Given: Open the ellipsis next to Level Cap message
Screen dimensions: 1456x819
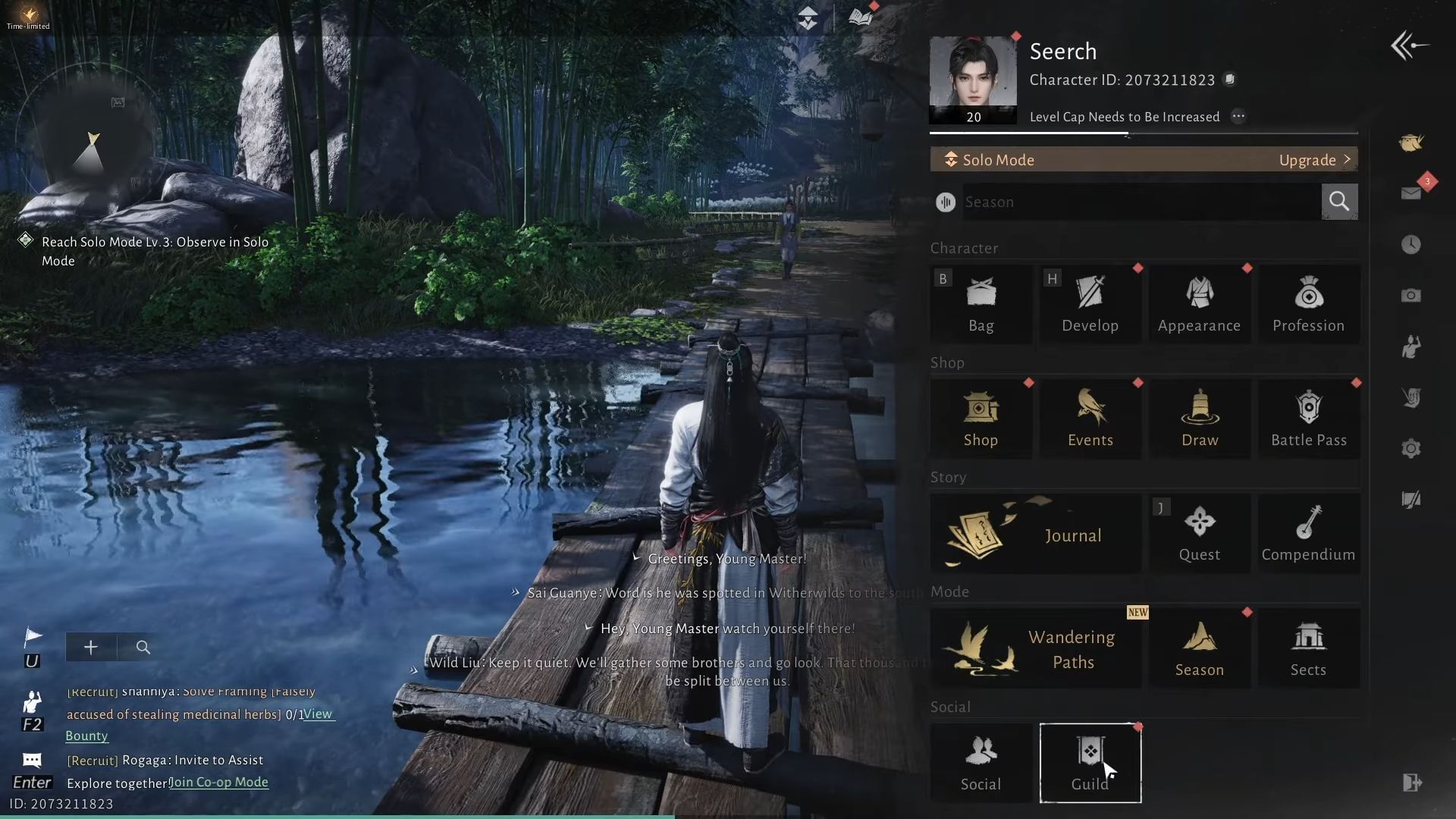Looking at the screenshot, I should pos(1238,117).
